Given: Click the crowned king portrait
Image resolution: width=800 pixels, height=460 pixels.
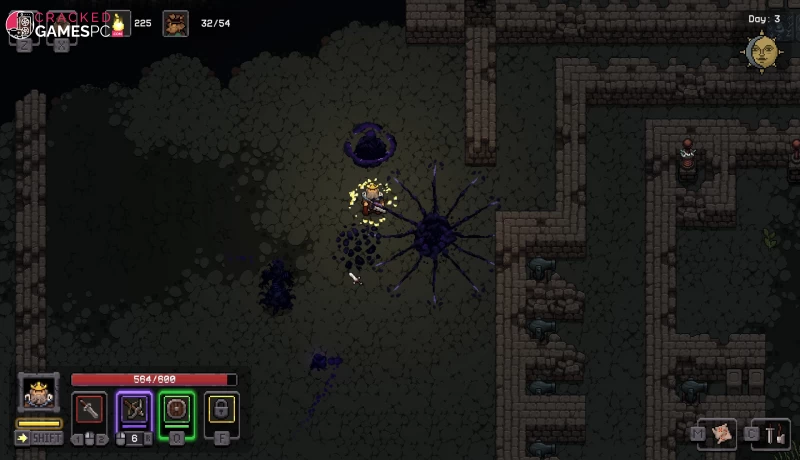Looking at the screenshot, I should point(38,394).
